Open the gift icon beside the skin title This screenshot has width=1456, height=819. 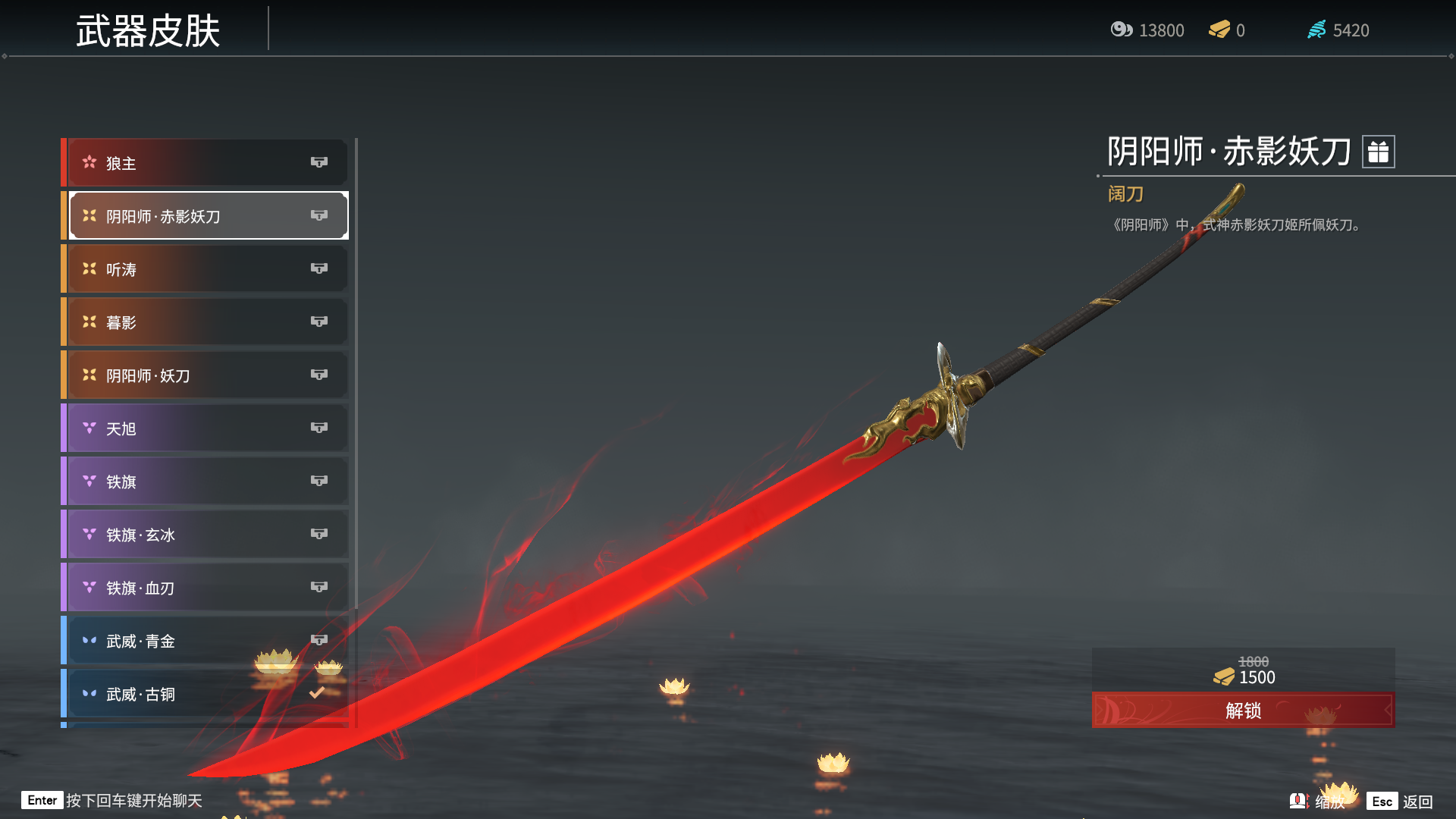pyautogui.click(x=1378, y=152)
